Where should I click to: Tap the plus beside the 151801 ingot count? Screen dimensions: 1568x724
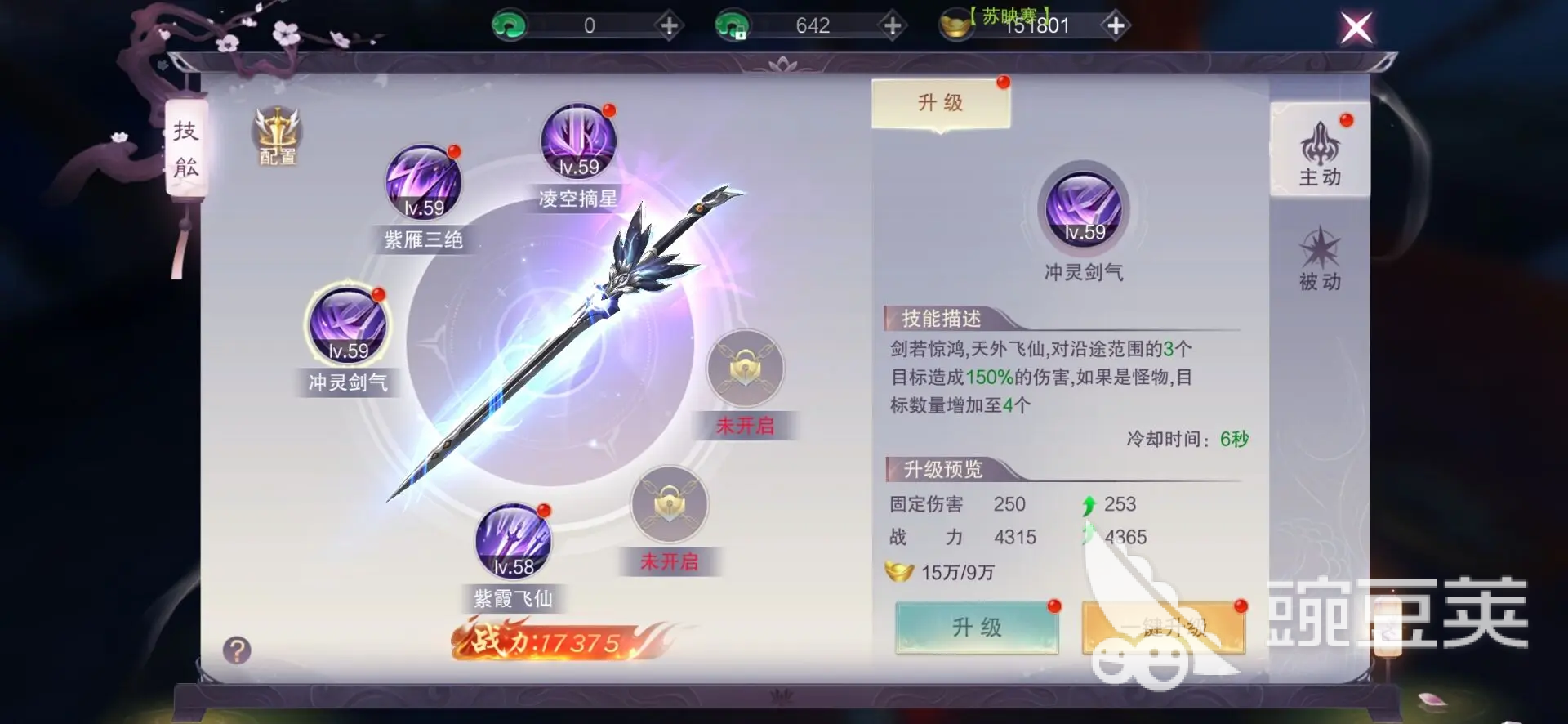[1116, 25]
